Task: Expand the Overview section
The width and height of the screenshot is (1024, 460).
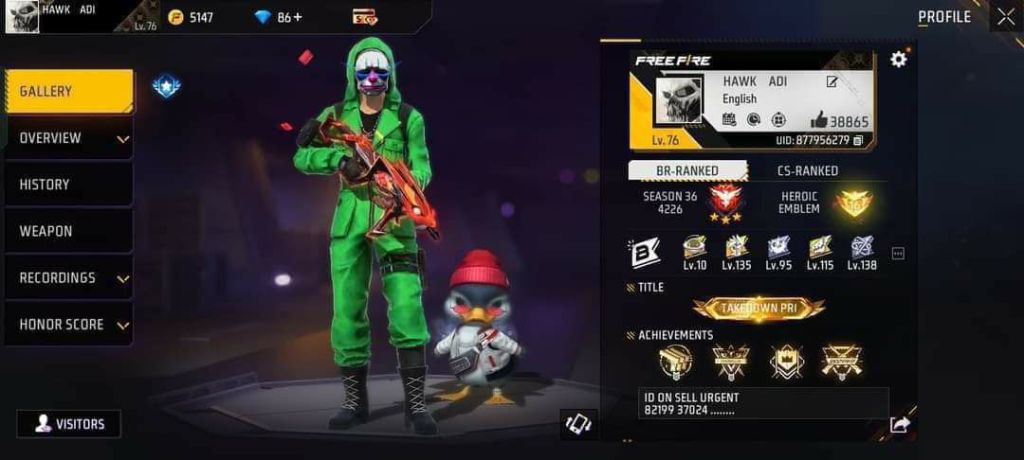Action: pos(68,138)
